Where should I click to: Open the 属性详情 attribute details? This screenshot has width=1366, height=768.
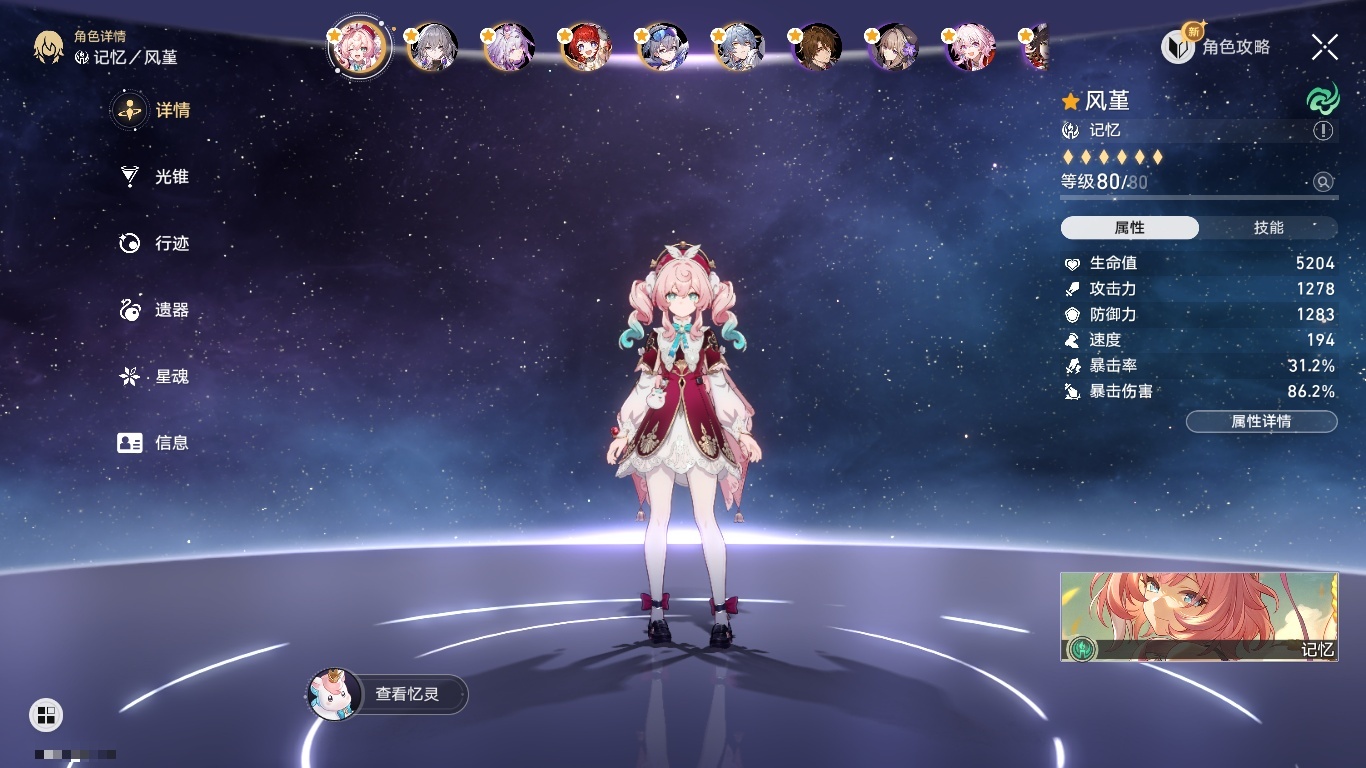tap(1261, 421)
